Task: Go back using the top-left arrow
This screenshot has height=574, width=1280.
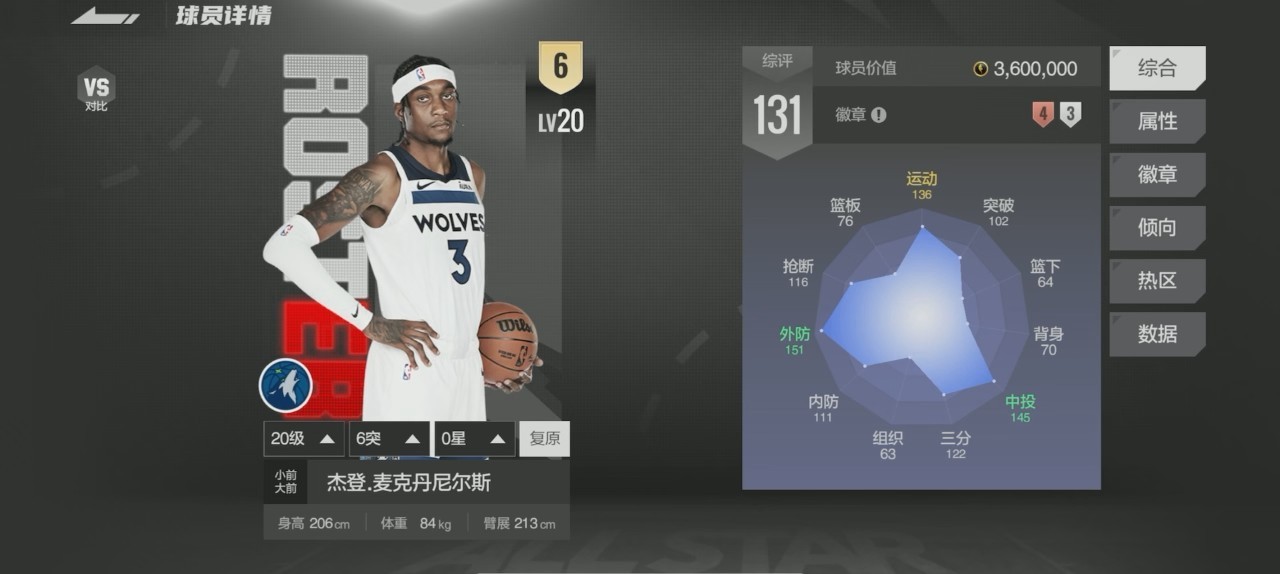Action: (105, 16)
